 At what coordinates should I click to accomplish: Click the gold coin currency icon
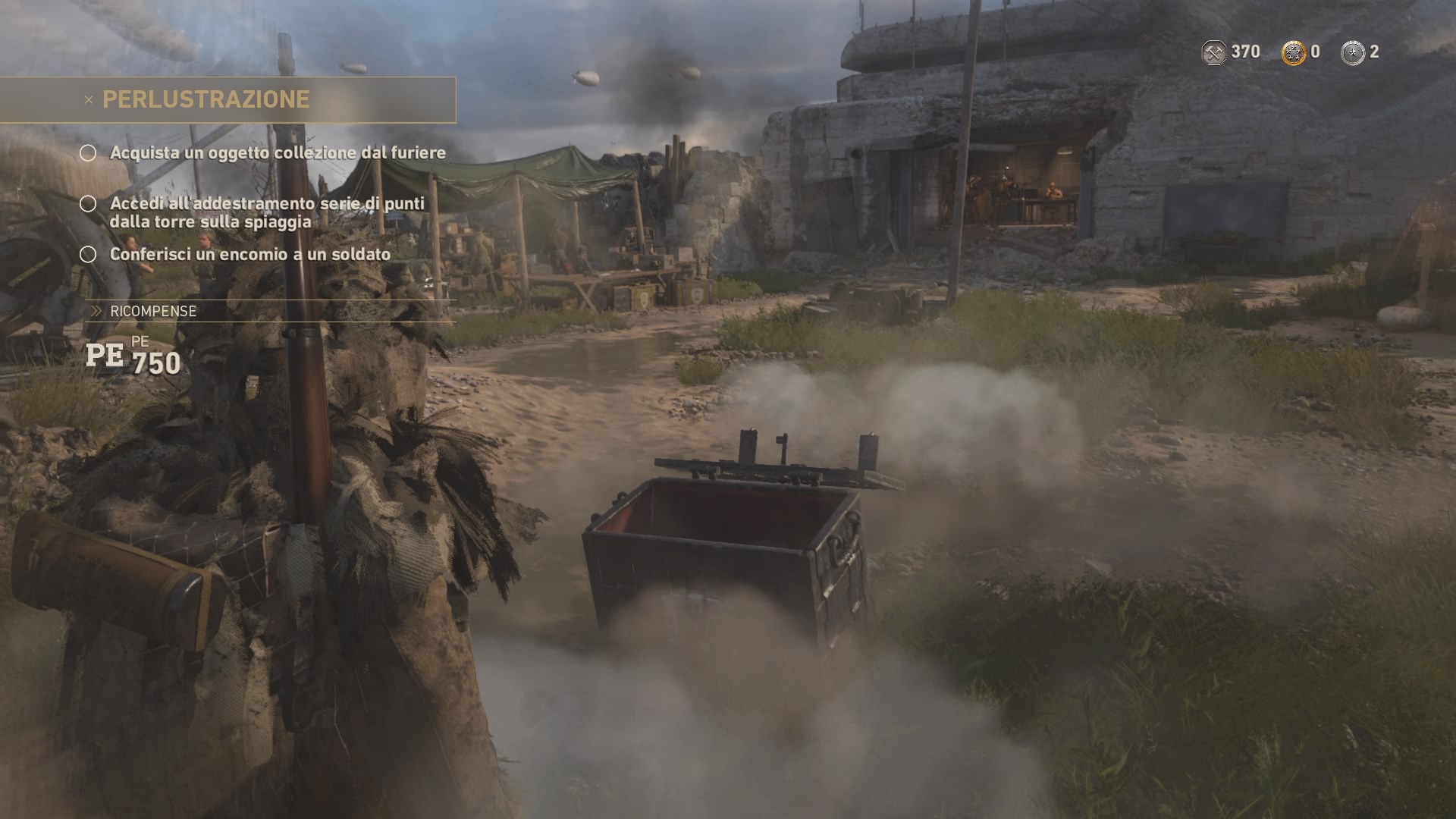[x=1294, y=52]
